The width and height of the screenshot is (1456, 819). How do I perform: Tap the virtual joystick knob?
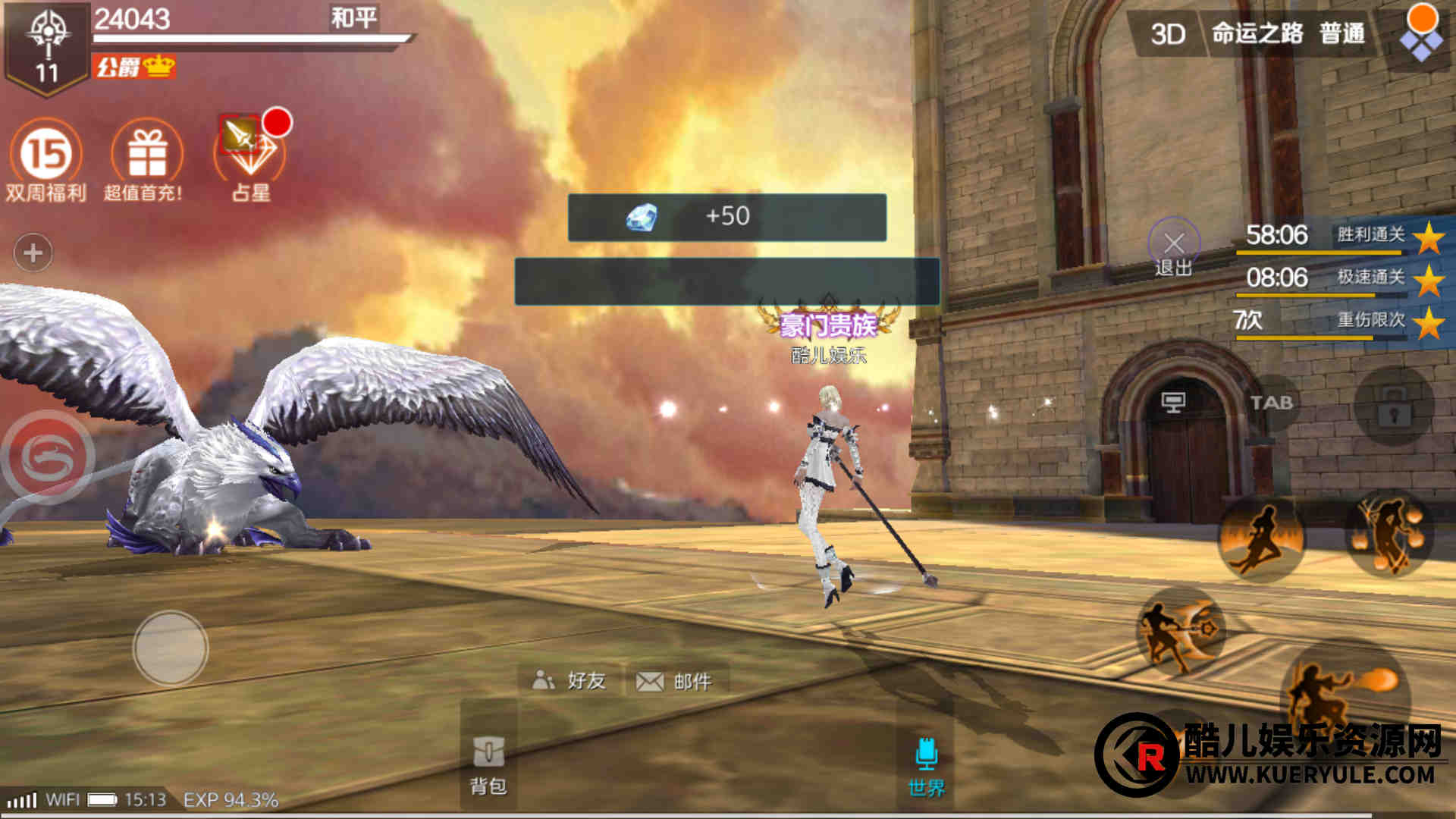[x=171, y=648]
